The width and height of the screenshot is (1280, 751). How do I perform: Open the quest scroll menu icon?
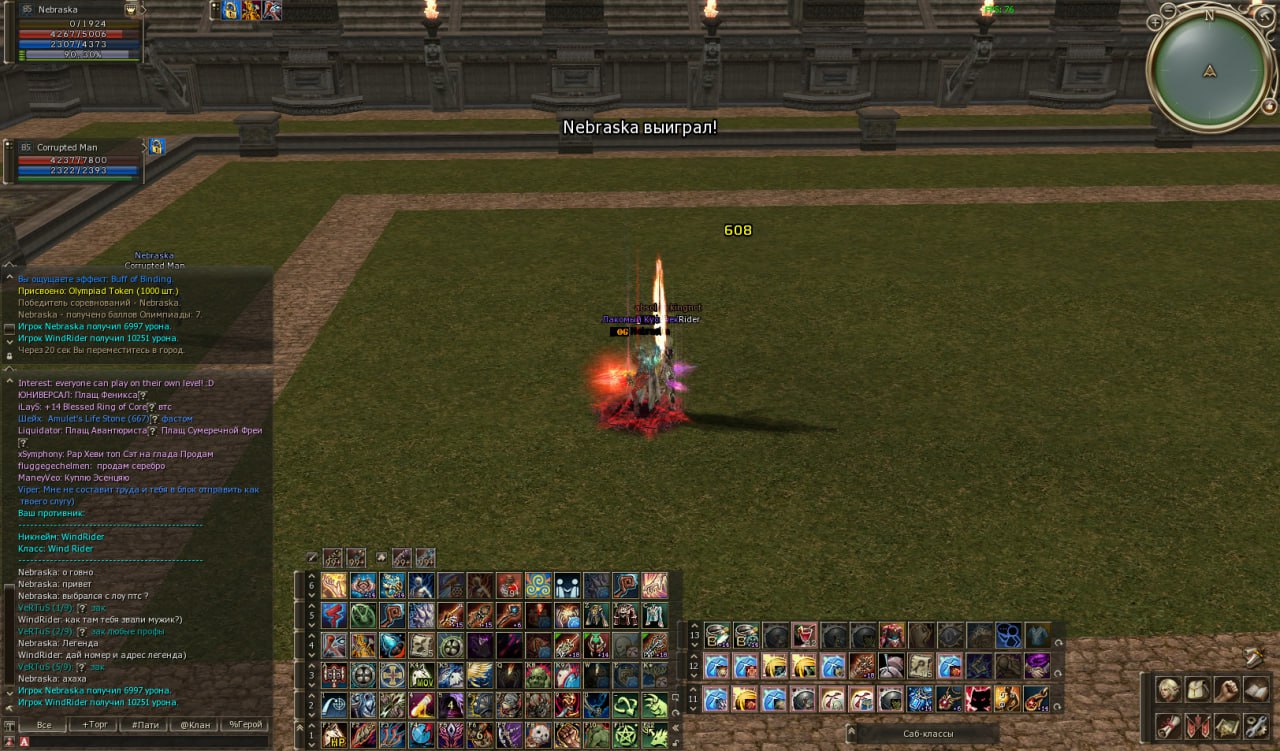click(x=1167, y=725)
